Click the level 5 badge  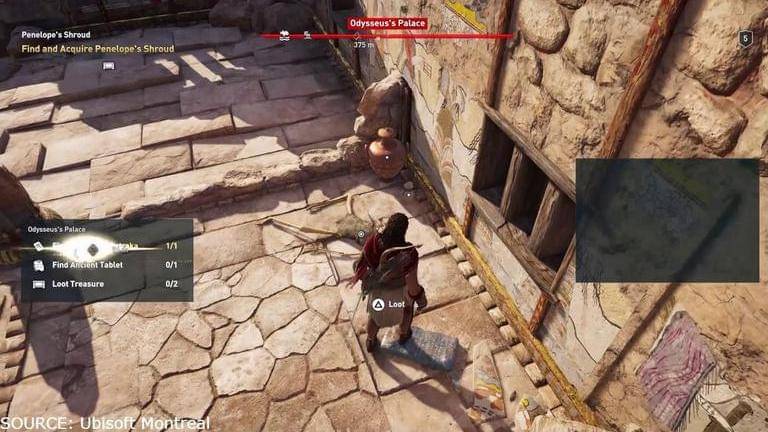tap(745, 38)
